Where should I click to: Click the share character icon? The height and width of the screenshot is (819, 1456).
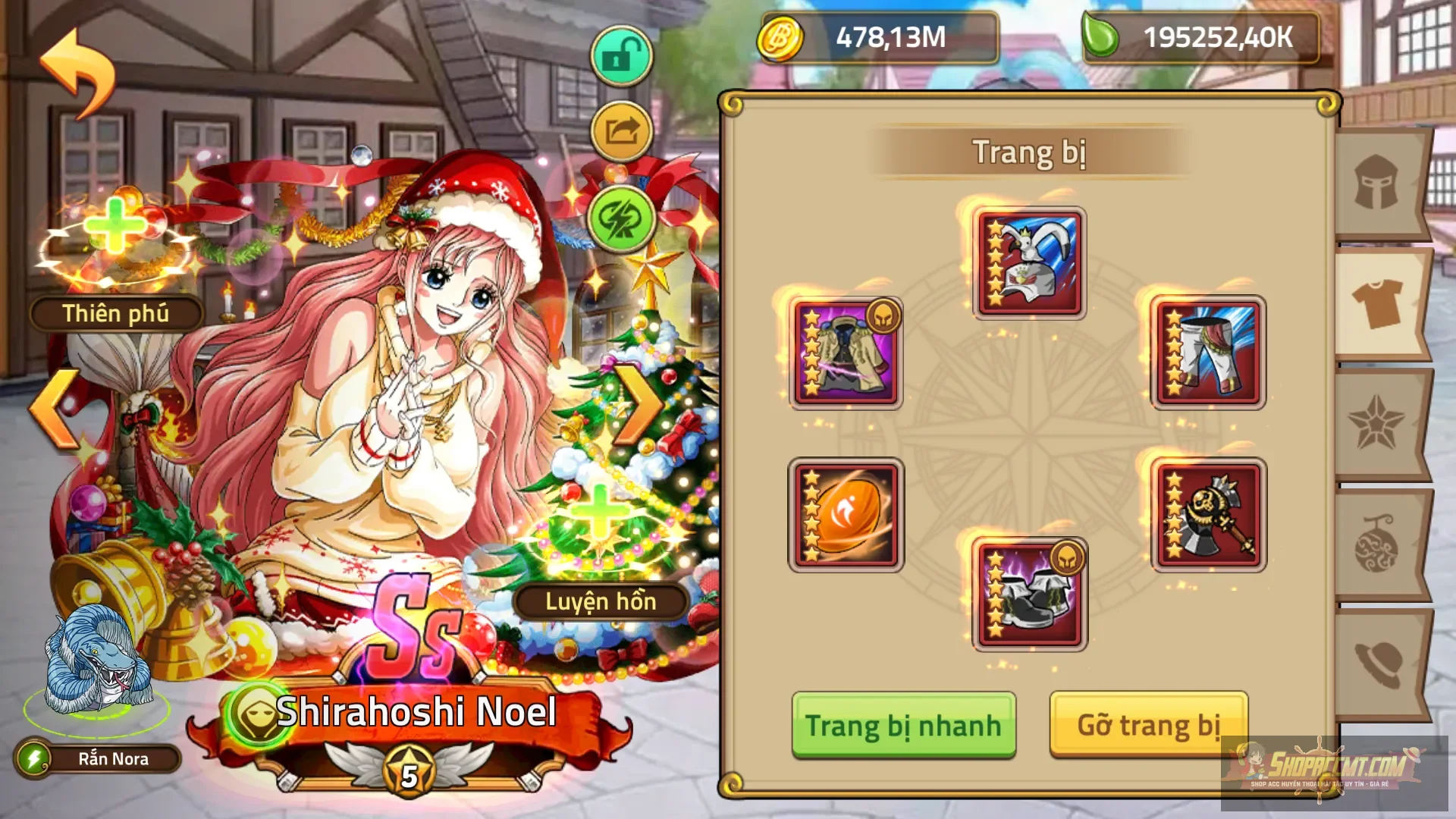click(x=620, y=130)
